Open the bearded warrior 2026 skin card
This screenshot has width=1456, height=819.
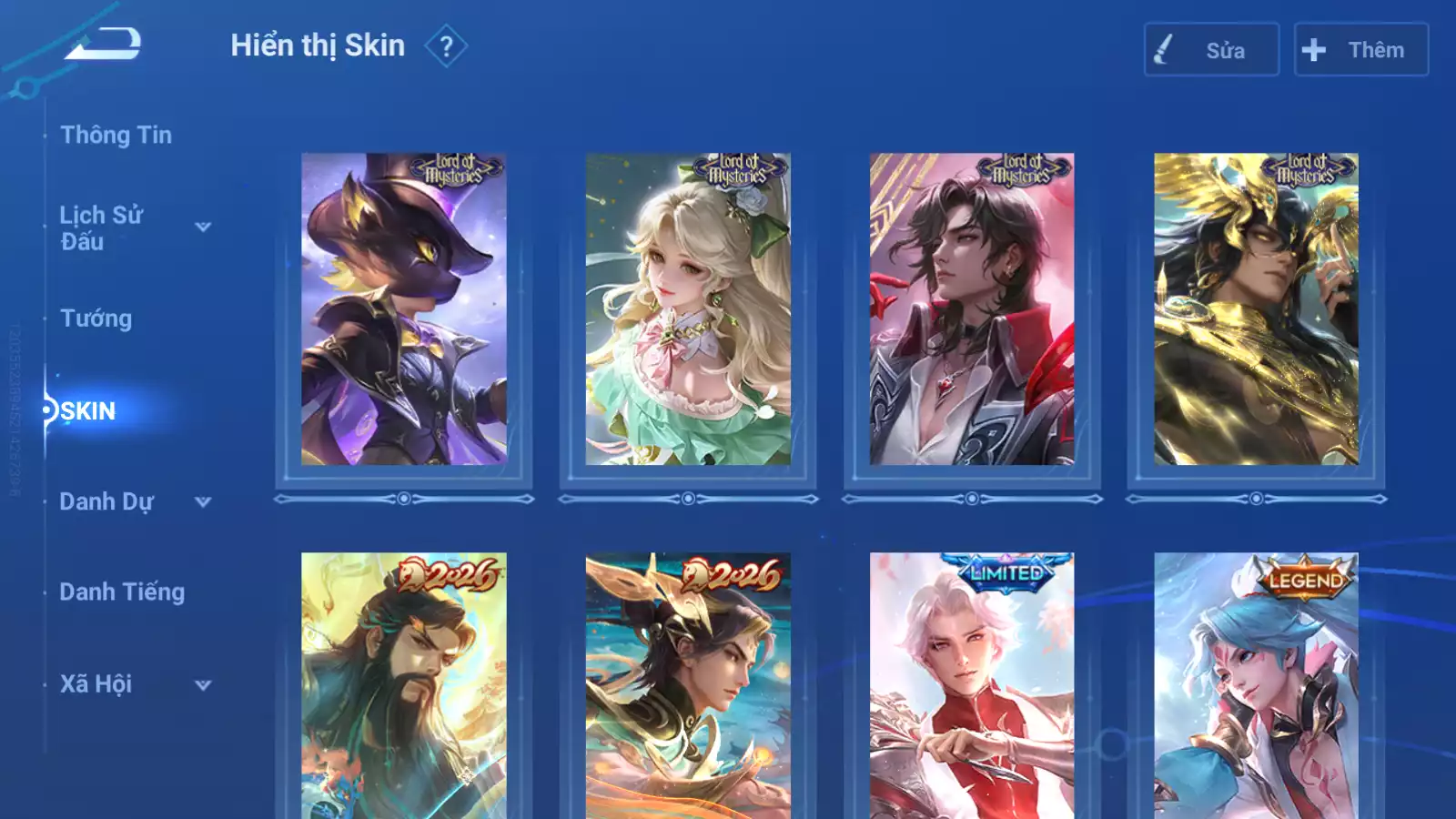click(404, 686)
